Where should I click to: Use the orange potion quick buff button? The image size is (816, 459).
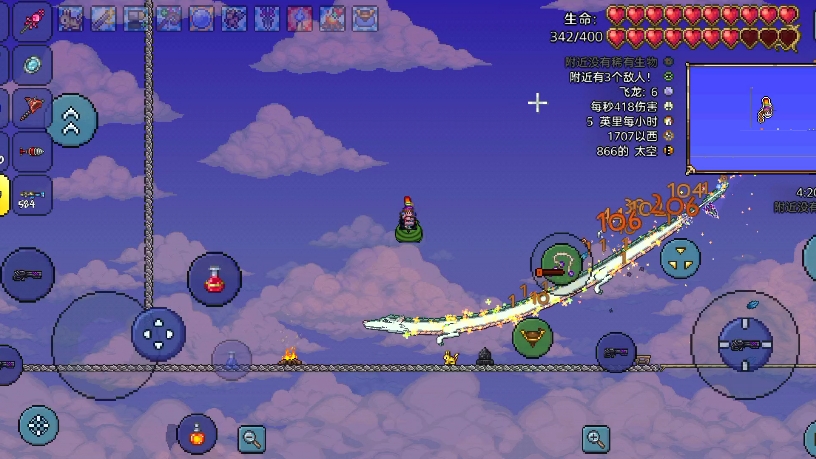click(197, 434)
